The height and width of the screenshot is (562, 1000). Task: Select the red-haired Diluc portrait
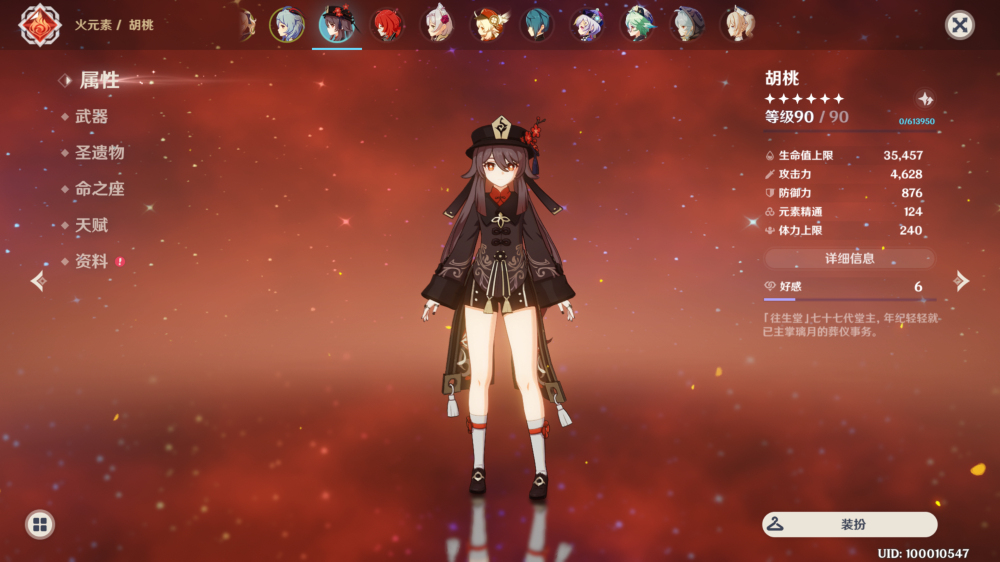point(387,25)
